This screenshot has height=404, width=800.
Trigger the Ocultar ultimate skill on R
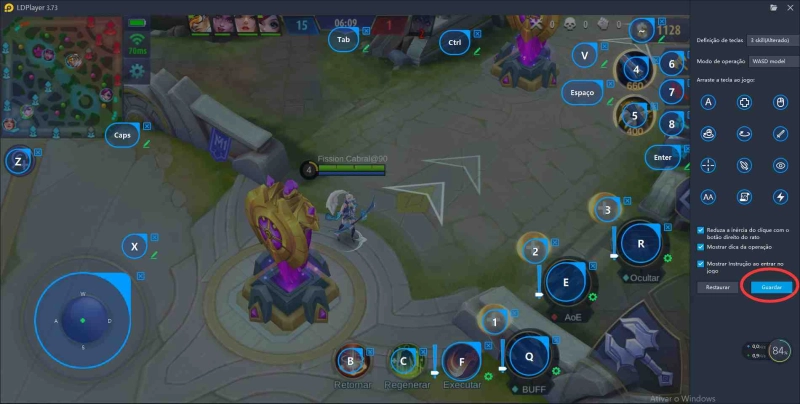640,243
